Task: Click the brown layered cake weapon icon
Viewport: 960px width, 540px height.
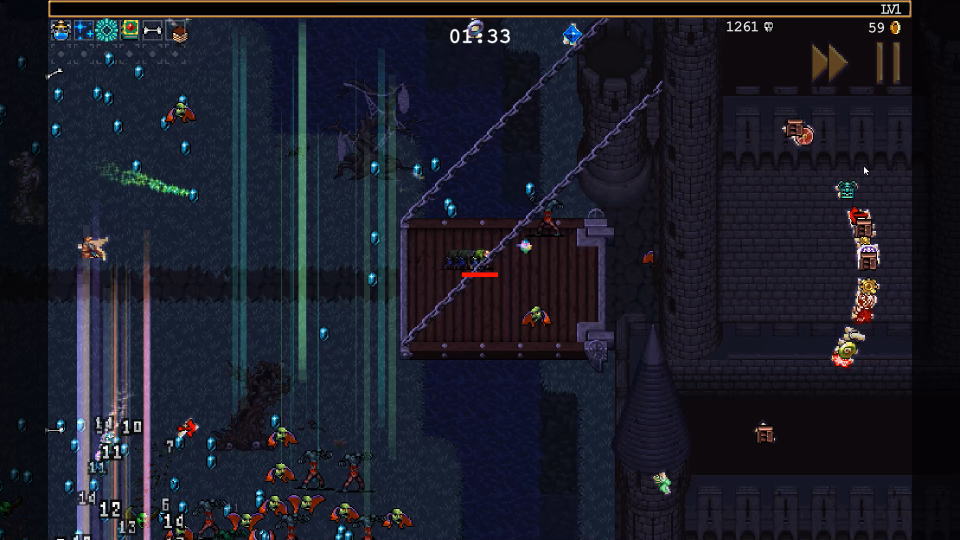Action: [176, 30]
